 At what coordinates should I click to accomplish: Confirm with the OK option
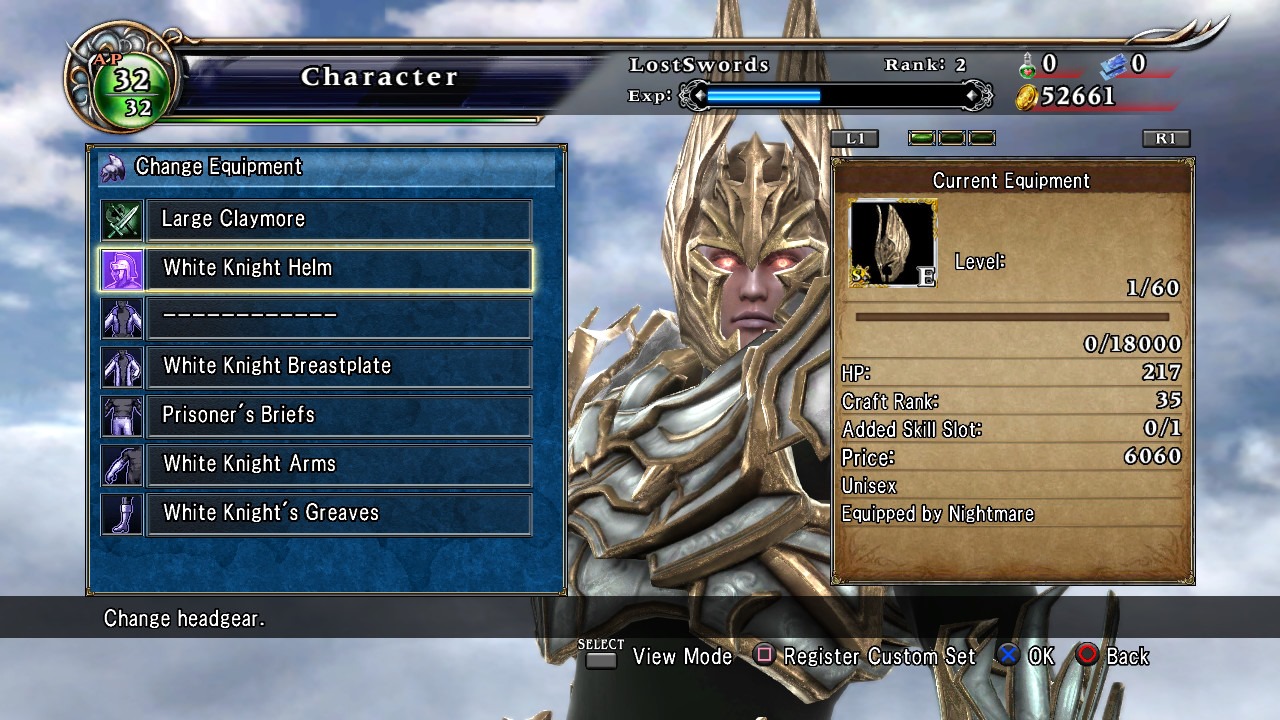coord(1026,656)
